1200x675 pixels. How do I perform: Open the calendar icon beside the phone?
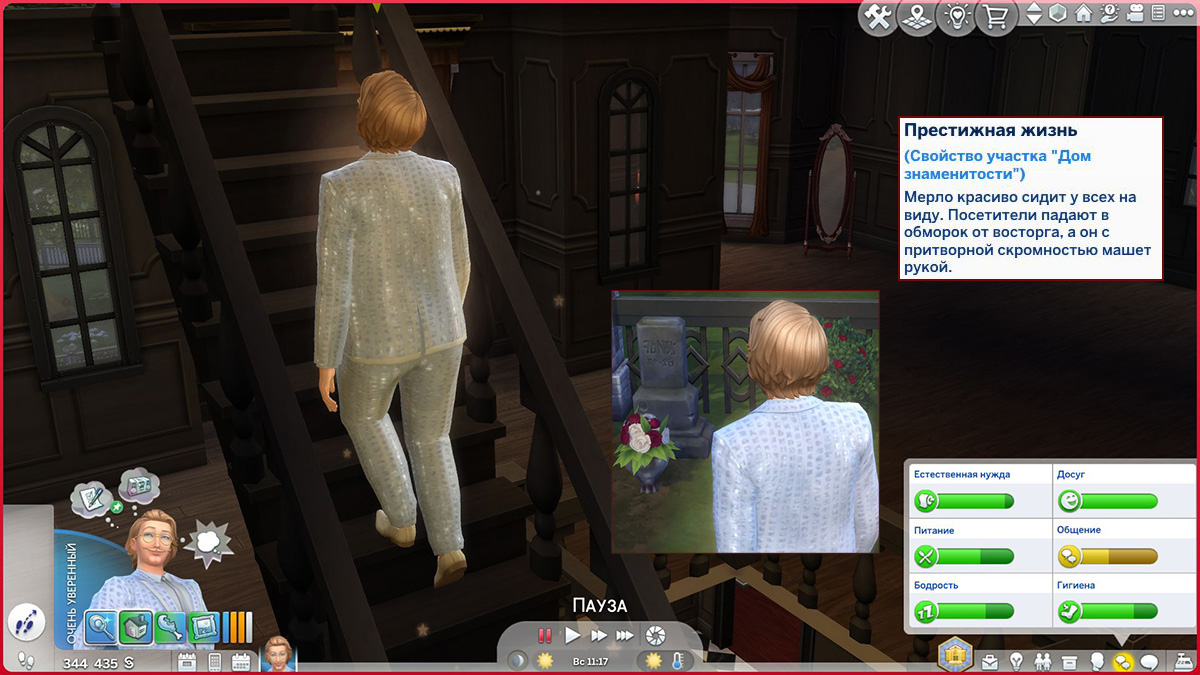241,661
